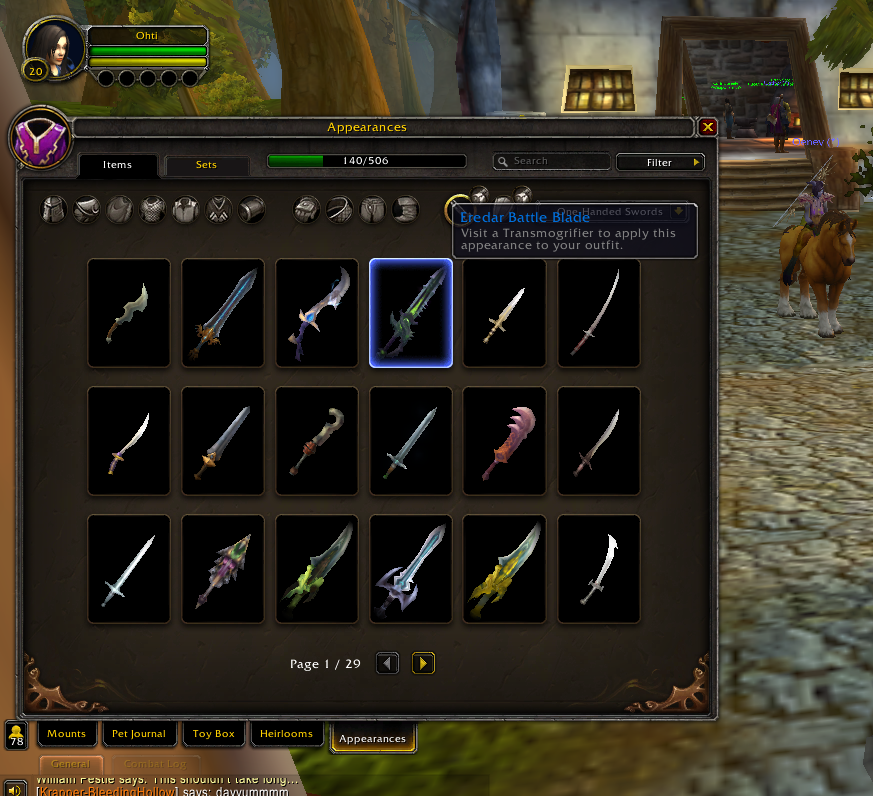
Task: Choose the feet slot boot icon
Action: [x=404, y=209]
